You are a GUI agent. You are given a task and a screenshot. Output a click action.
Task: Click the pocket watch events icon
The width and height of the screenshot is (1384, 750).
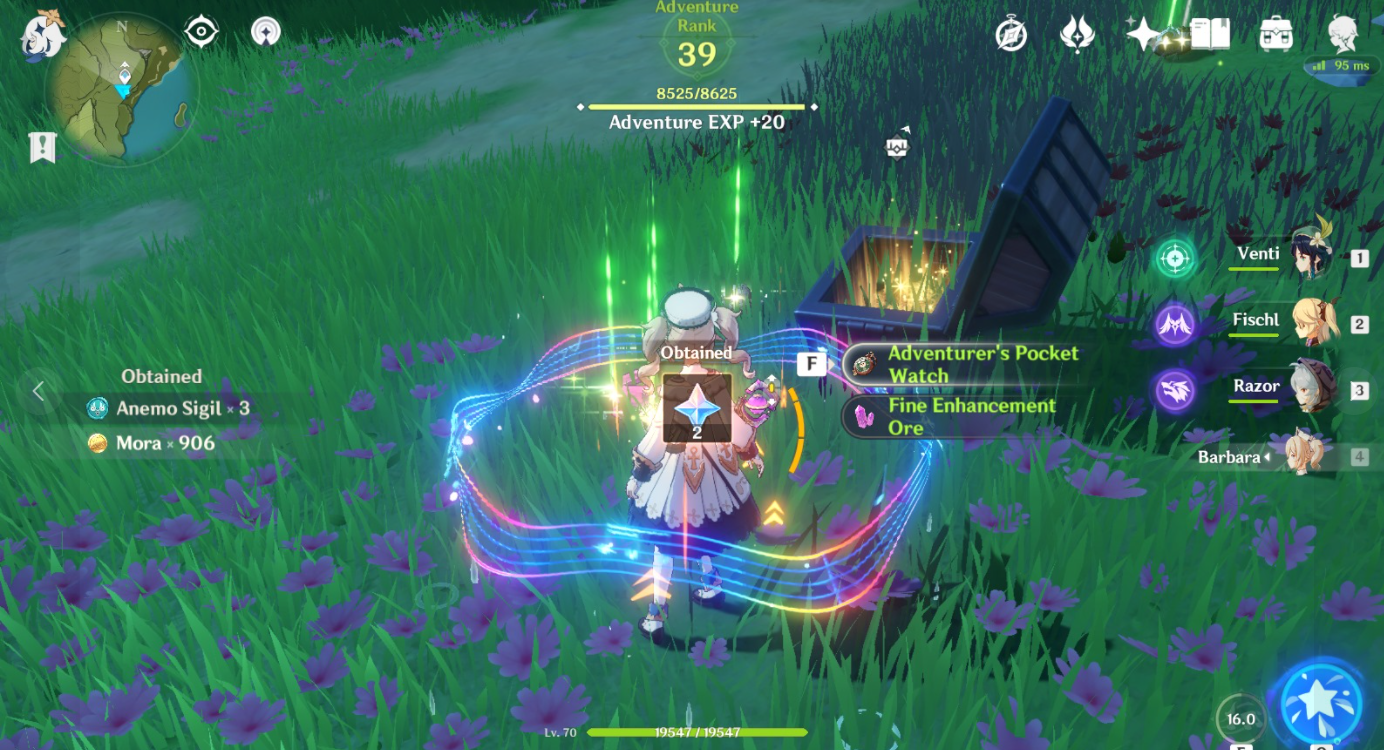click(x=1011, y=33)
